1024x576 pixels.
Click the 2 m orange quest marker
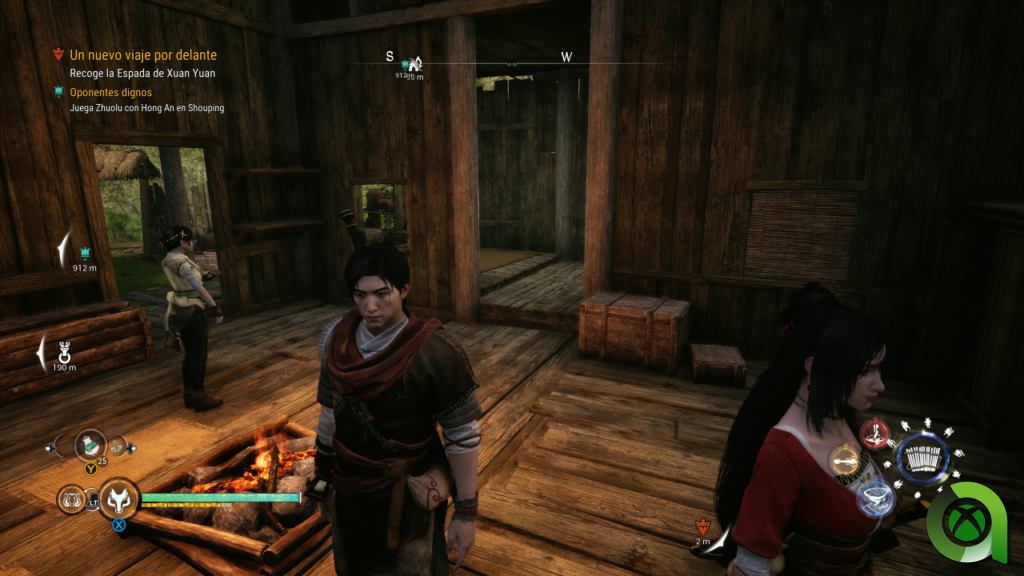pos(702,526)
